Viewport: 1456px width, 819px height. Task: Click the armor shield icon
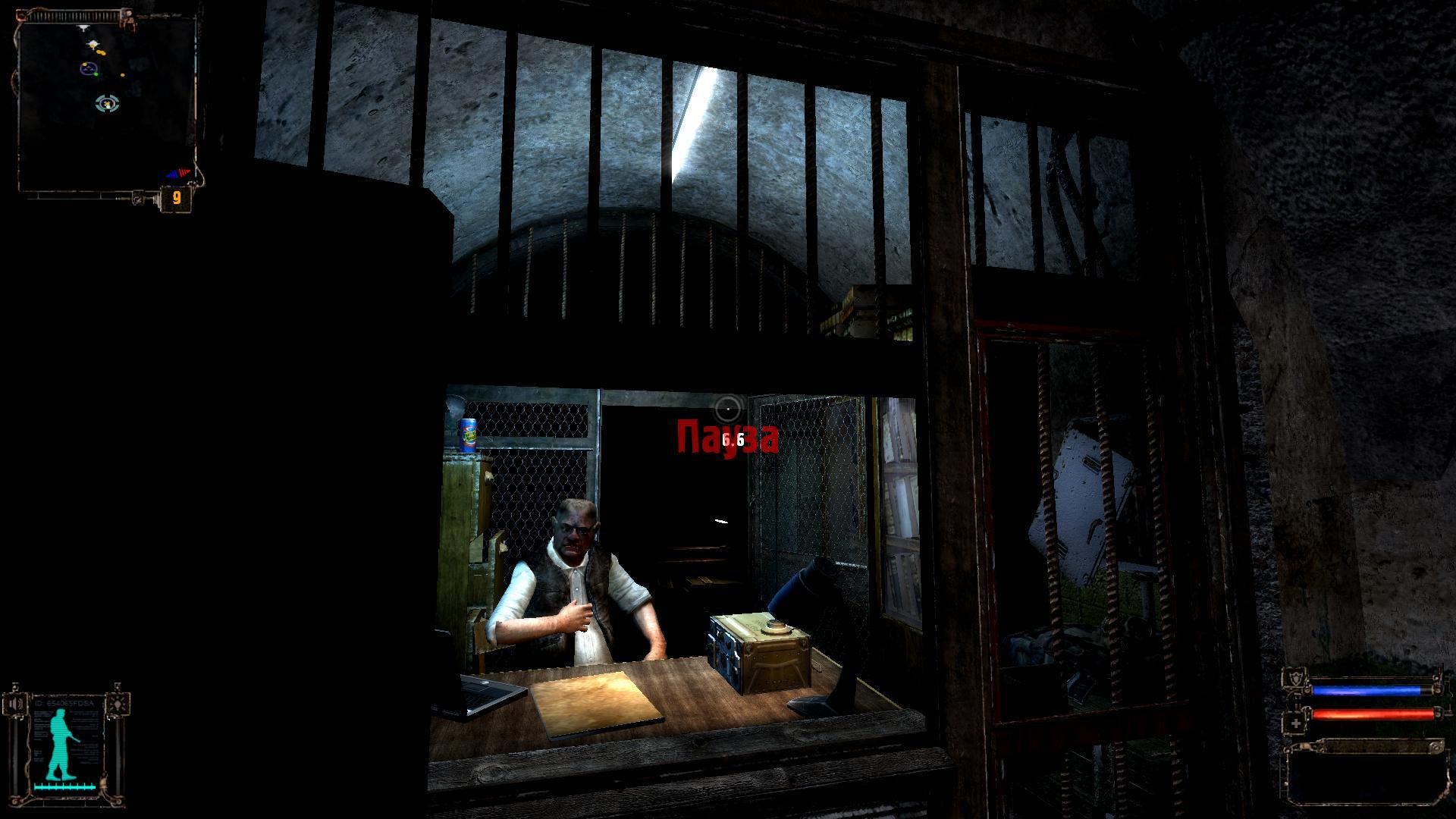[x=1295, y=679]
